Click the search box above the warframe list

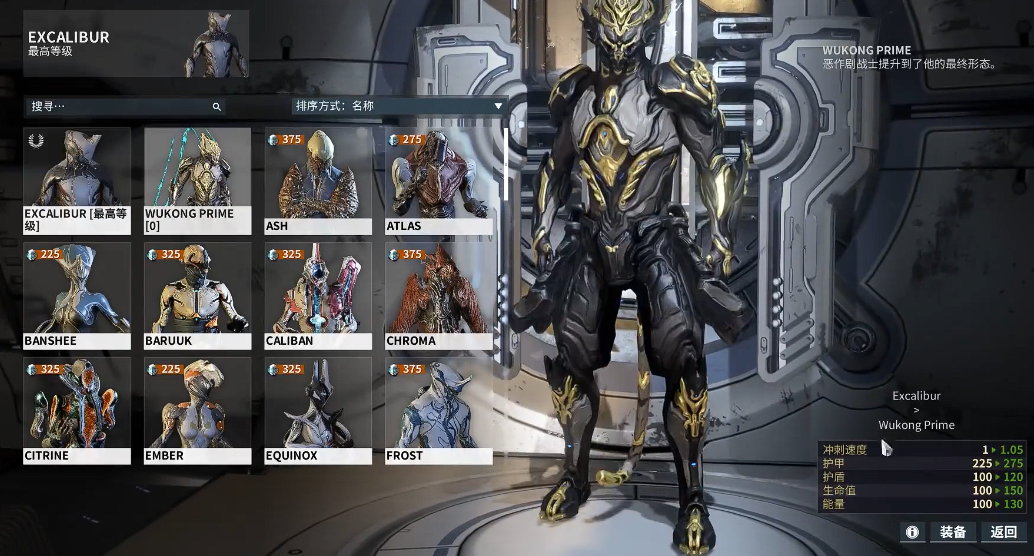(x=120, y=106)
